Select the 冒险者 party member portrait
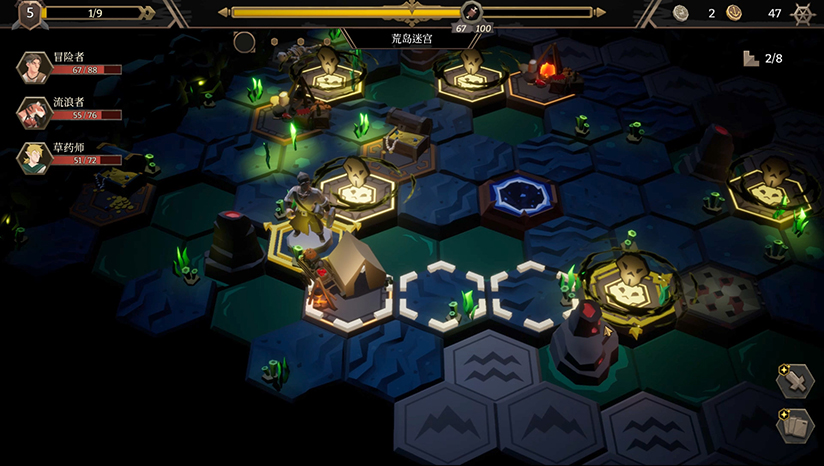Screen dimensions: 824x466 (35, 67)
